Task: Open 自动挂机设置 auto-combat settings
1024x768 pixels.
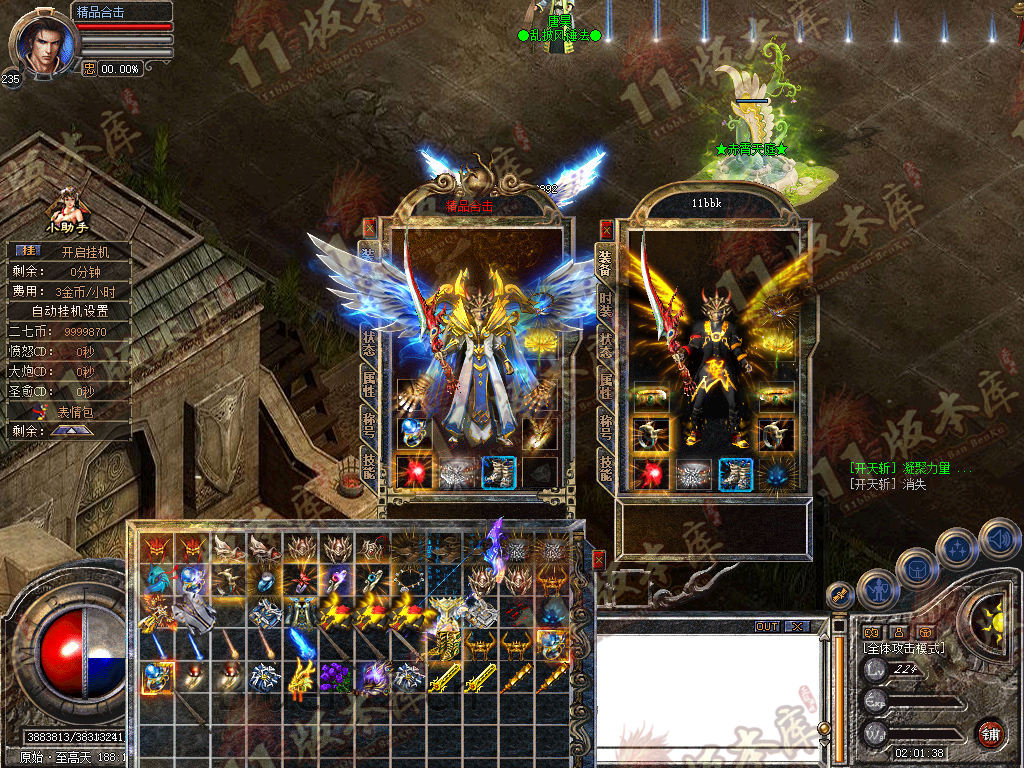Action: tap(70, 310)
